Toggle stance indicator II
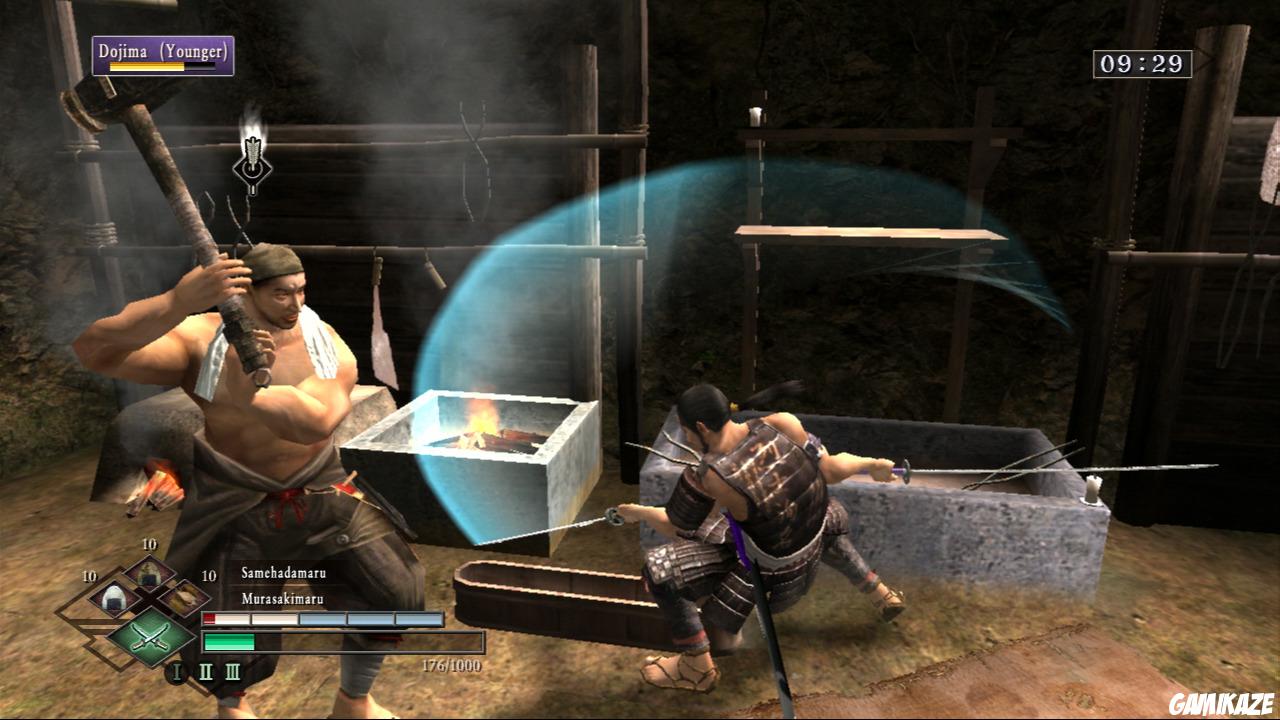1280x720 pixels. point(204,671)
